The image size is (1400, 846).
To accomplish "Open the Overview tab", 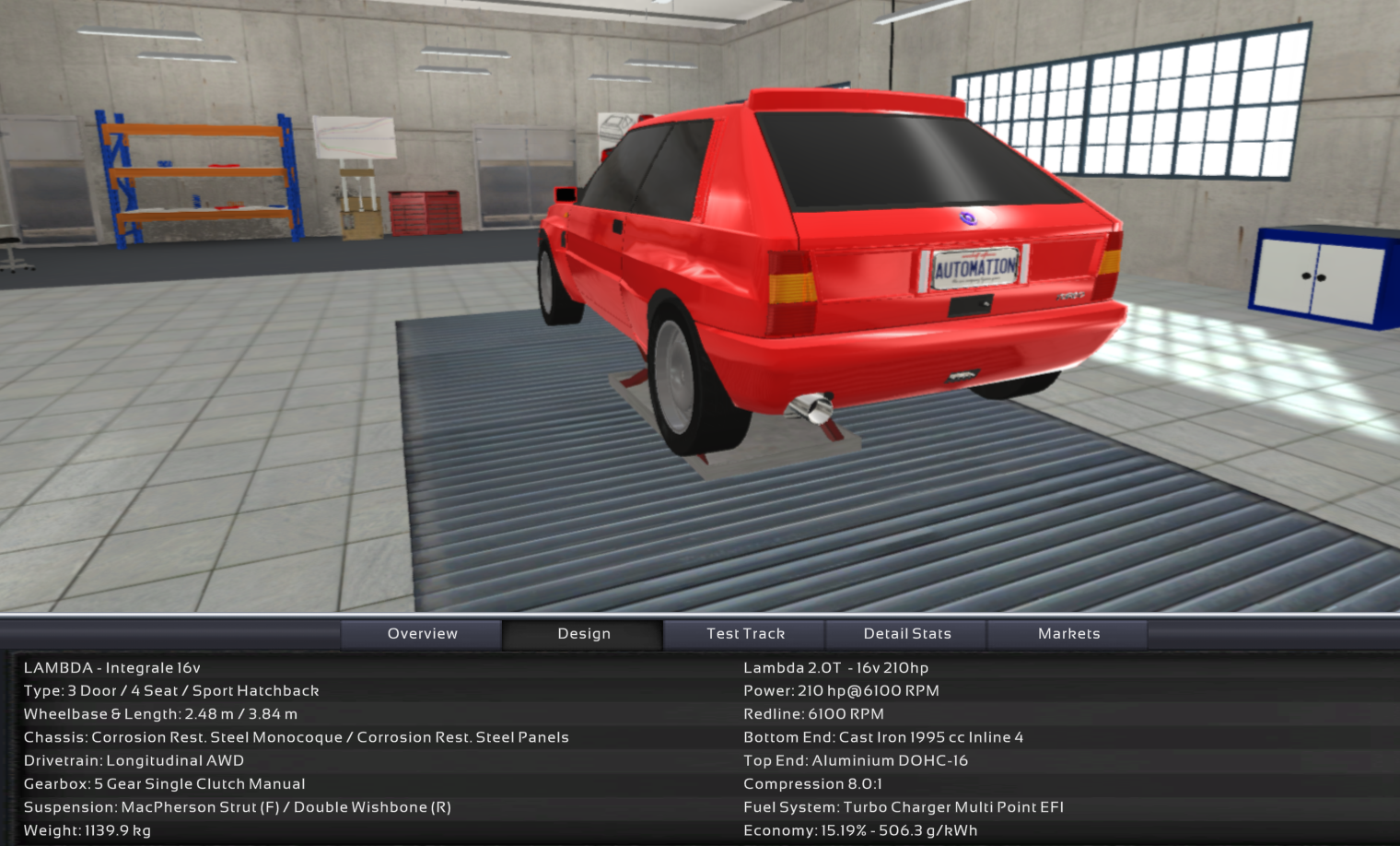I will click(x=422, y=634).
